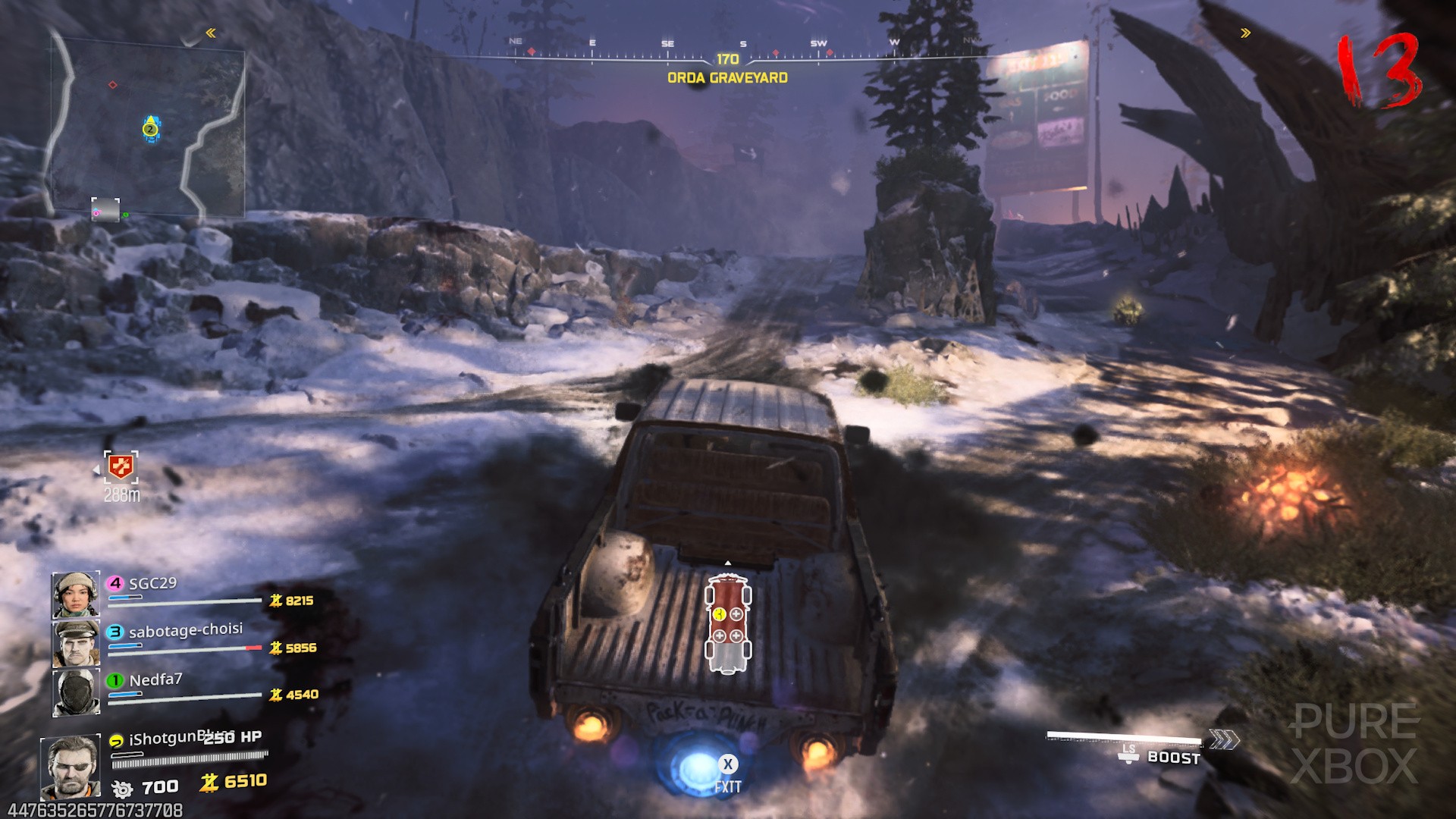This screenshot has width=1456, height=819.
Task: Click the compass bar heading indicator
Action: (727, 59)
